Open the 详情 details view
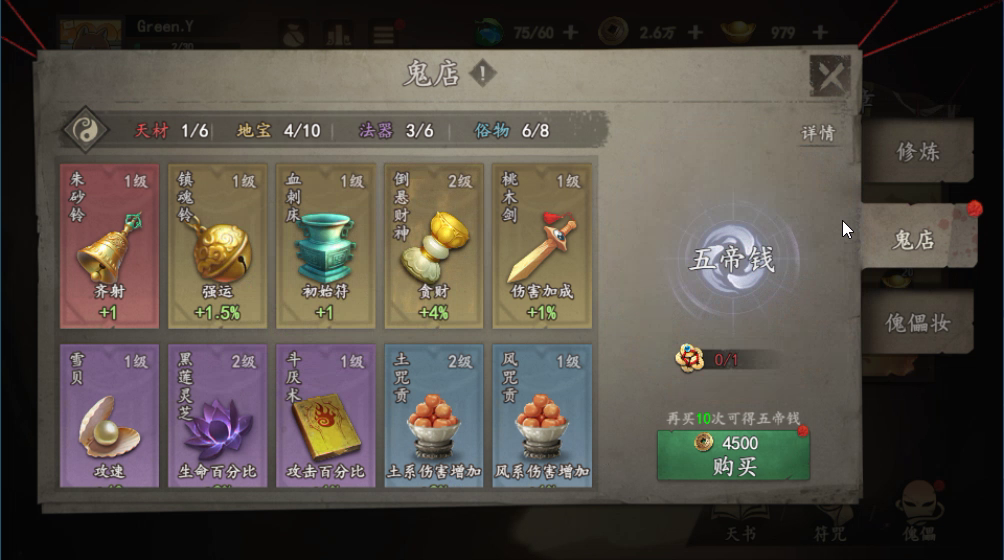The image size is (1004, 560). coord(817,133)
